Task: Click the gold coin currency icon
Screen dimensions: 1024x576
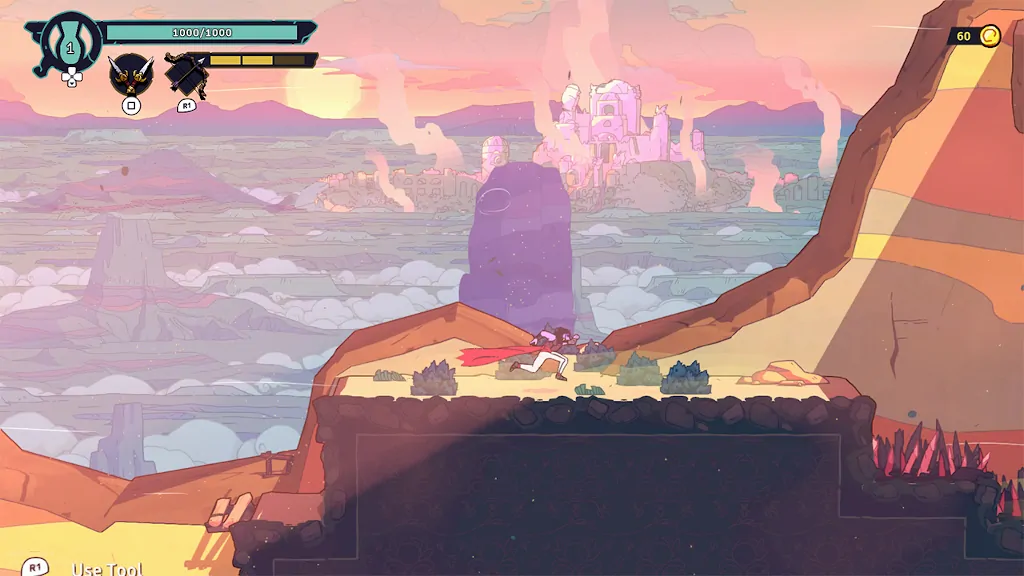Action: [x=989, y=36]
